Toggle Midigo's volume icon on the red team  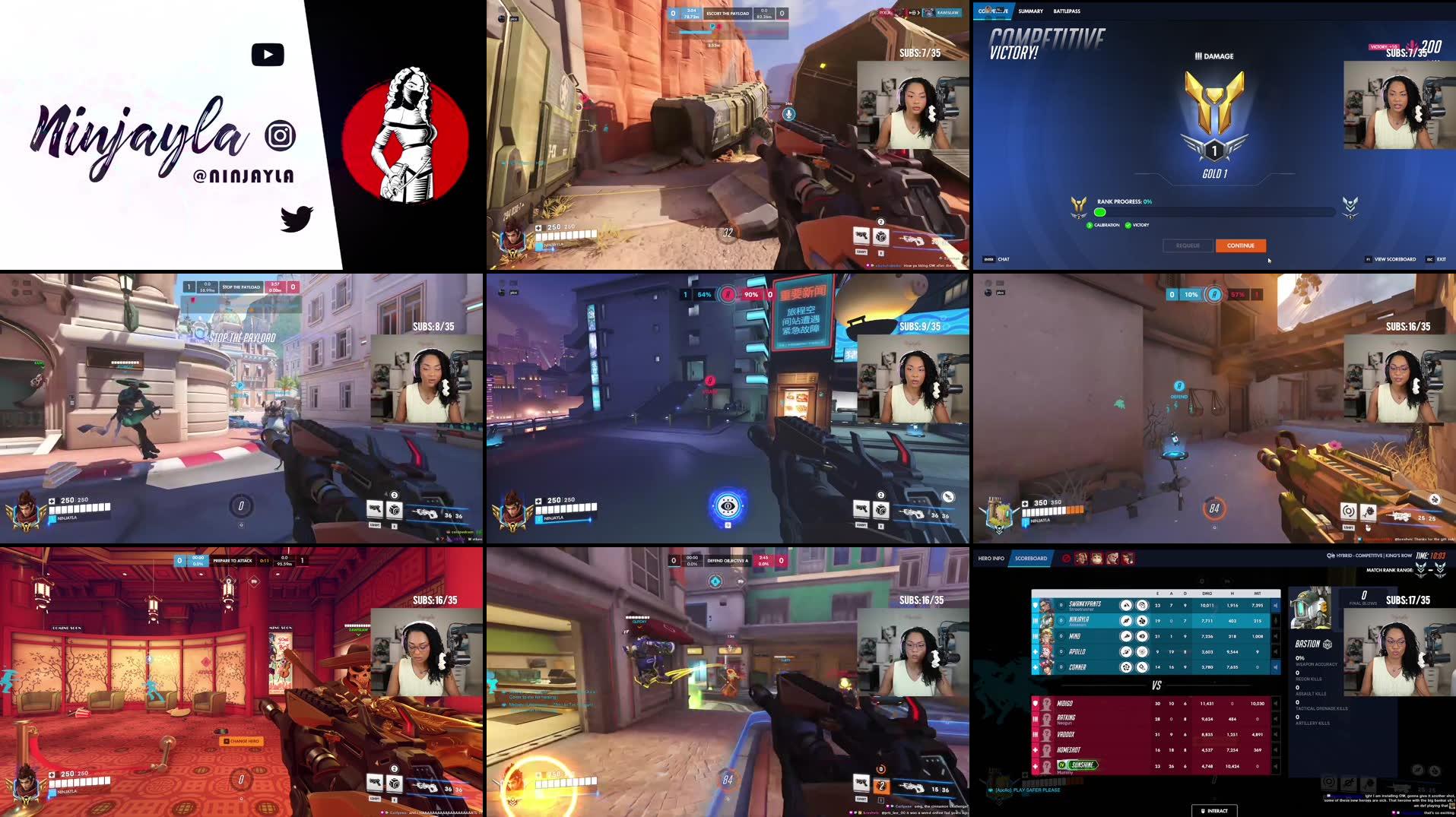(x=1276, y=704)
